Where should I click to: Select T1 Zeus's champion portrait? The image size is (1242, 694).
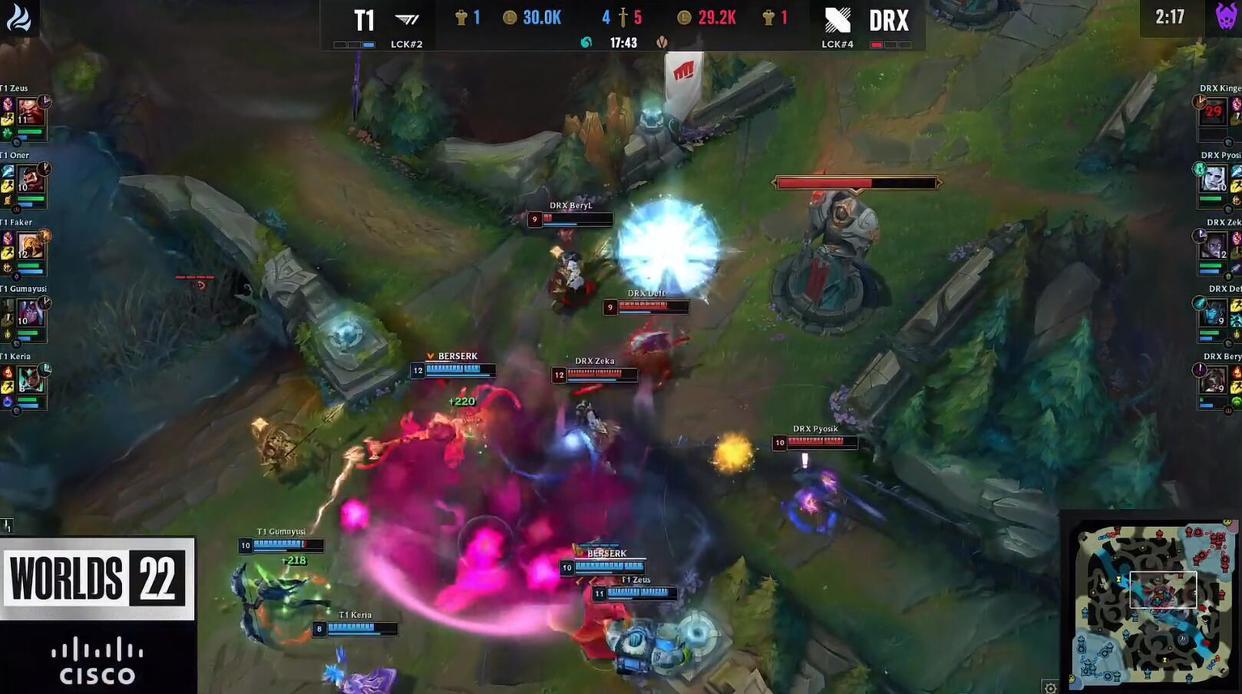(30, 111)
